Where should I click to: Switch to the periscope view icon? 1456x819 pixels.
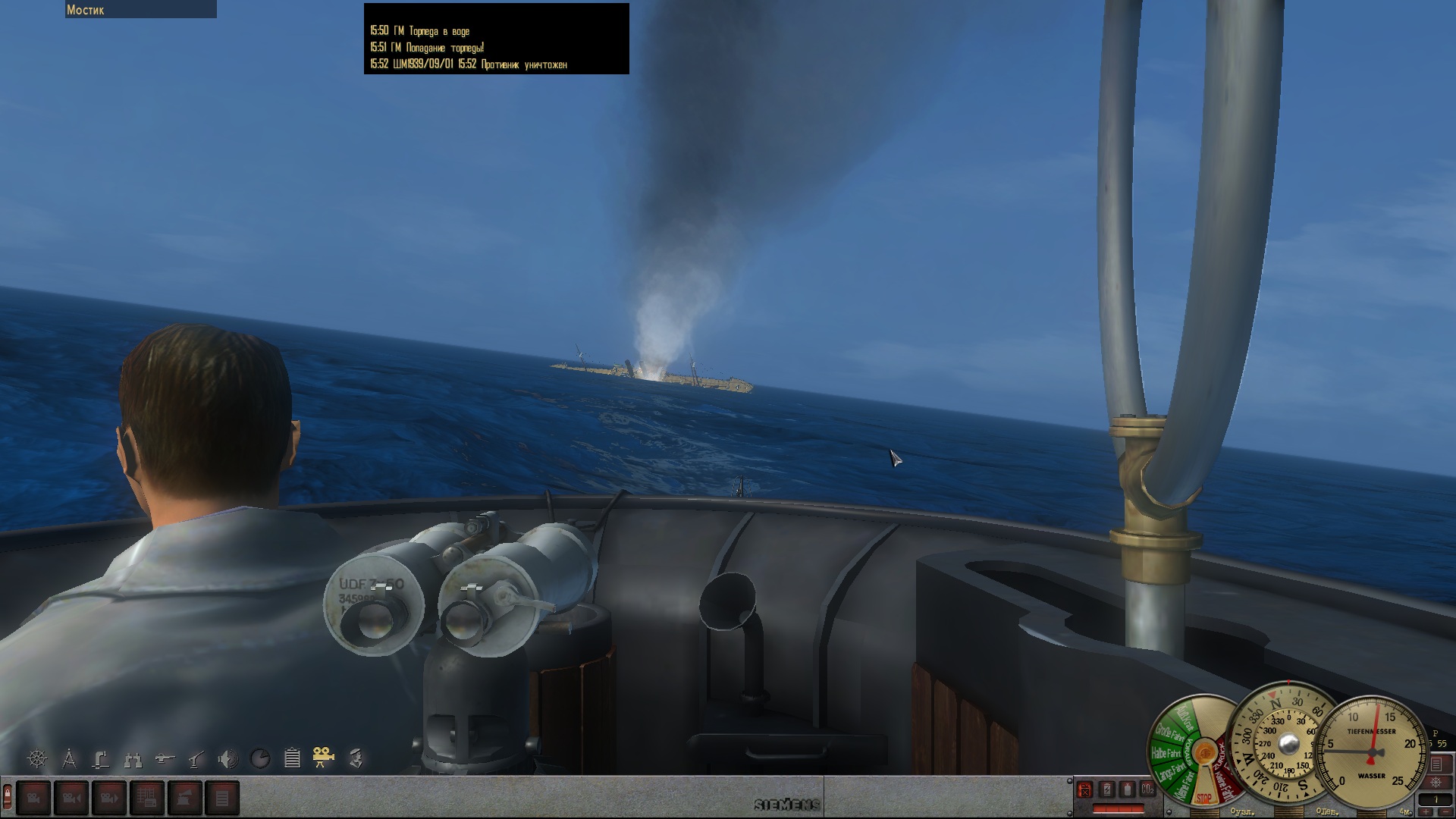101,758
